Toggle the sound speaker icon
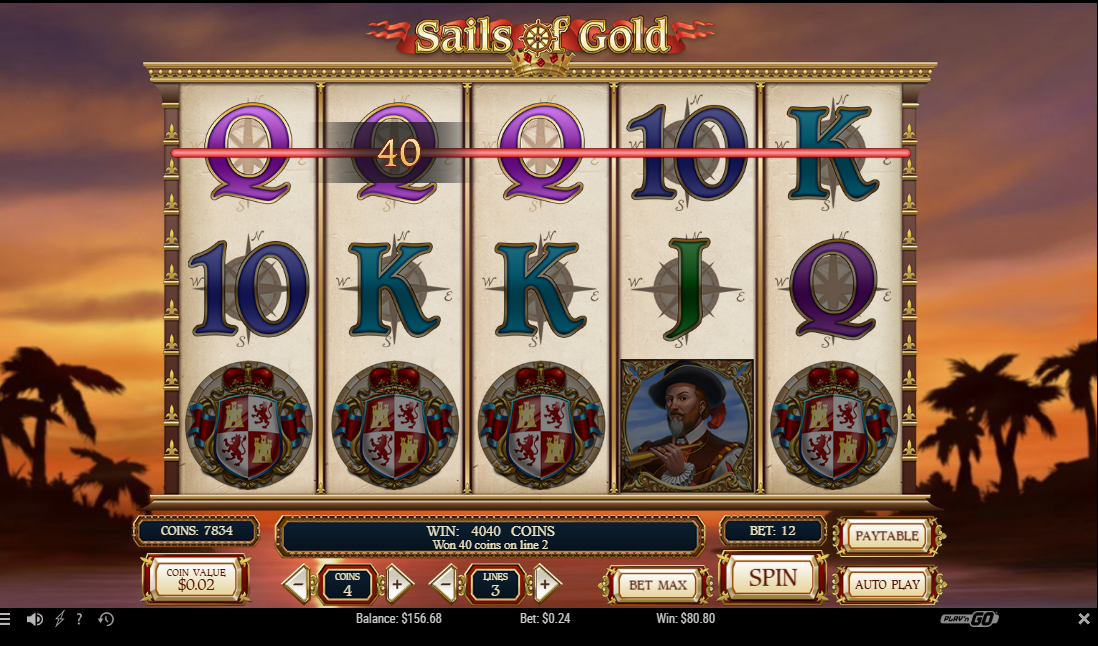1098x646 pixels. click(x=34, y=619)
